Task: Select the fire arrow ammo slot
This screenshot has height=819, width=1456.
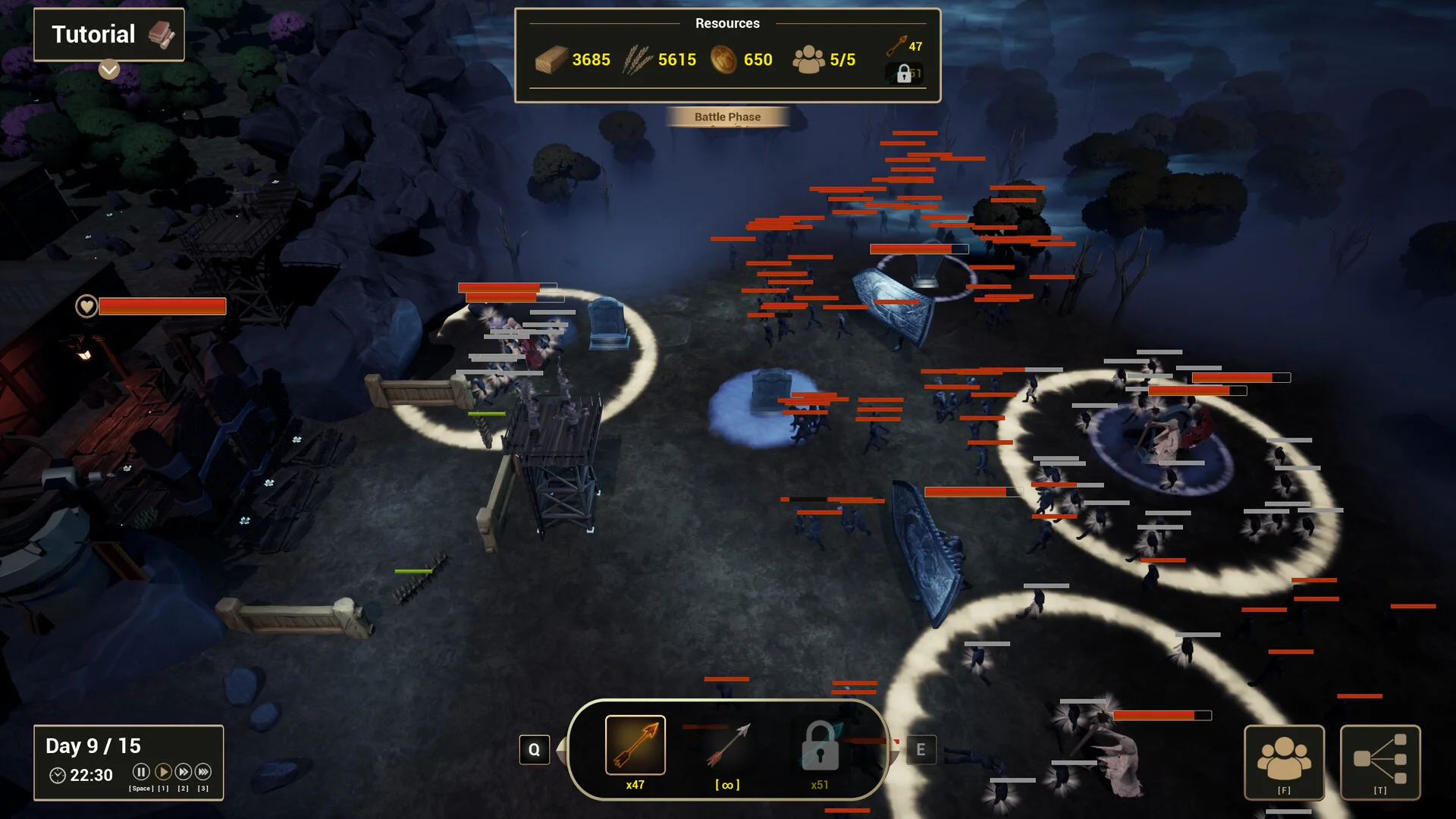Action: click(x=635, y=745)
